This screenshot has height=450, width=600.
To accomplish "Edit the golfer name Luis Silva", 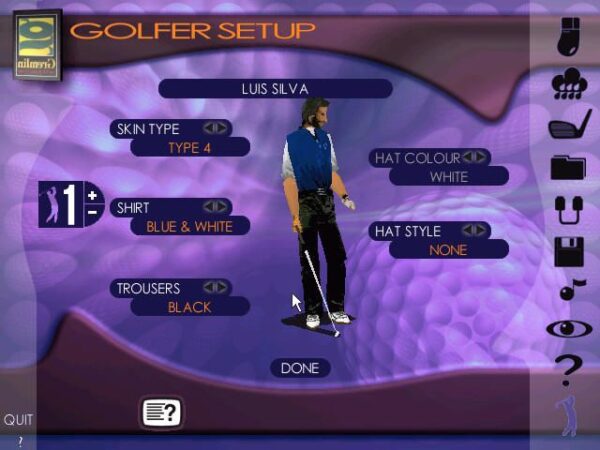I will tap(274, 88).
